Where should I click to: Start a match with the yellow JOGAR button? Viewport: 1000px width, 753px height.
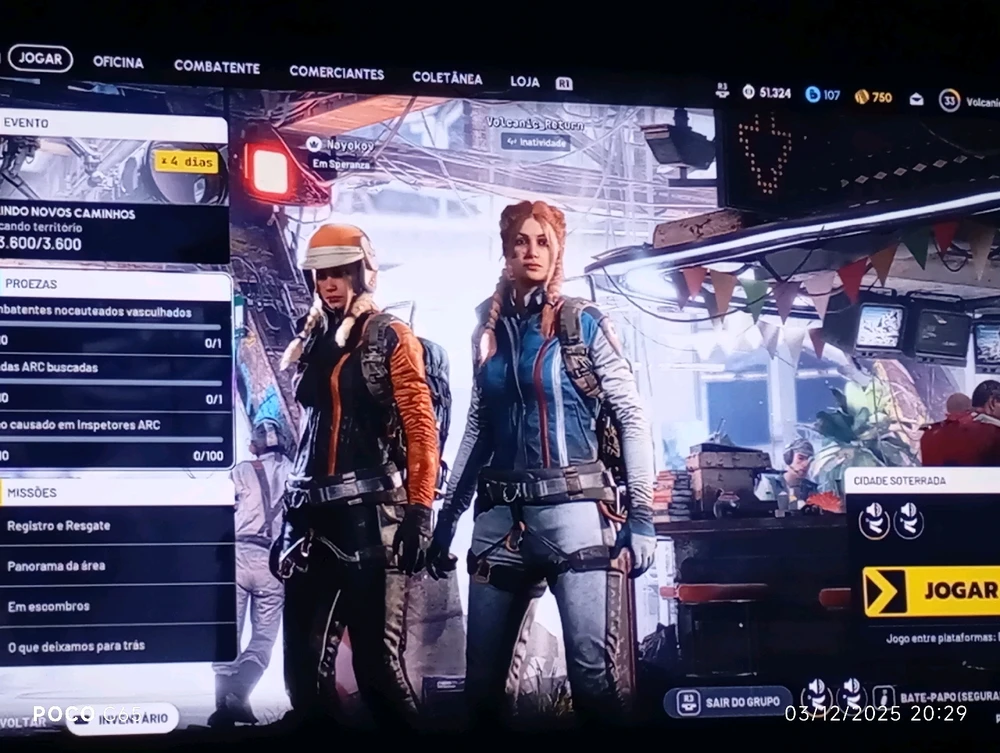point(932,590)
